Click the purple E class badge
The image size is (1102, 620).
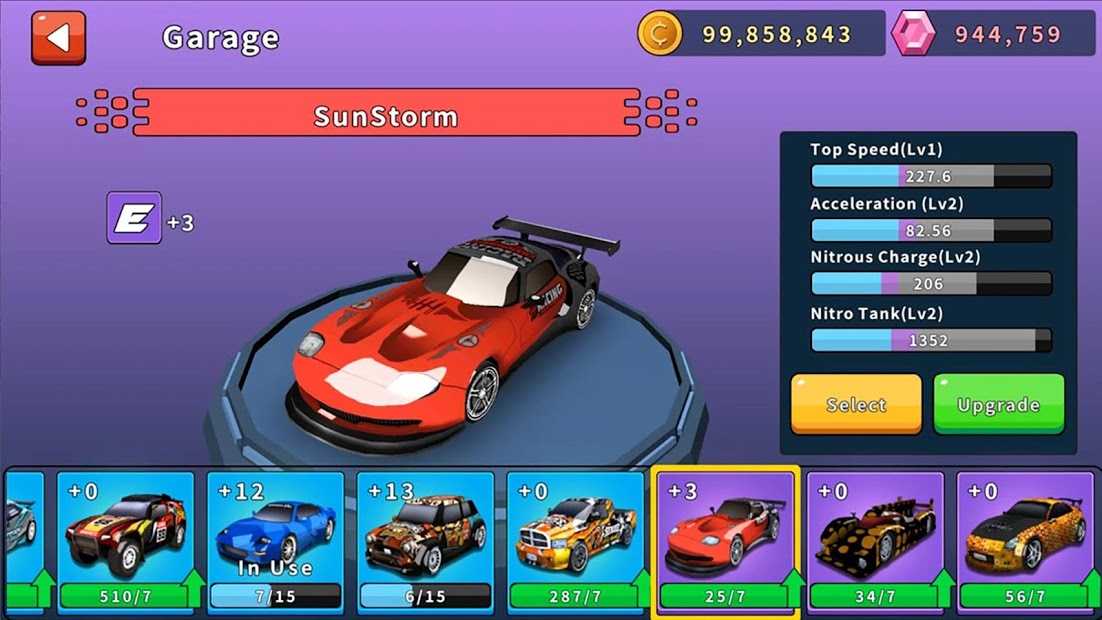coord(134,218)
